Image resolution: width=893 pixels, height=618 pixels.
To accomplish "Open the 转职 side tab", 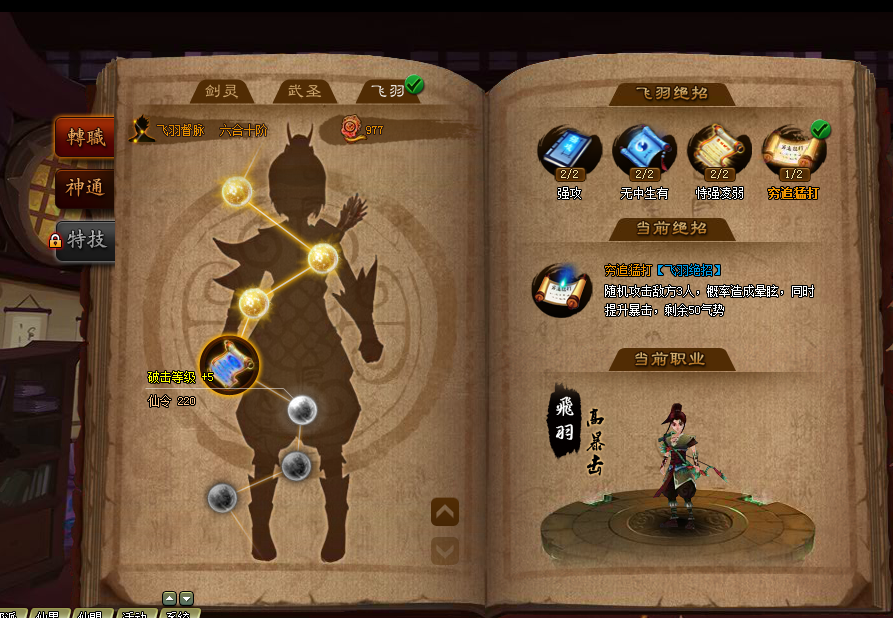I will 85,137.
